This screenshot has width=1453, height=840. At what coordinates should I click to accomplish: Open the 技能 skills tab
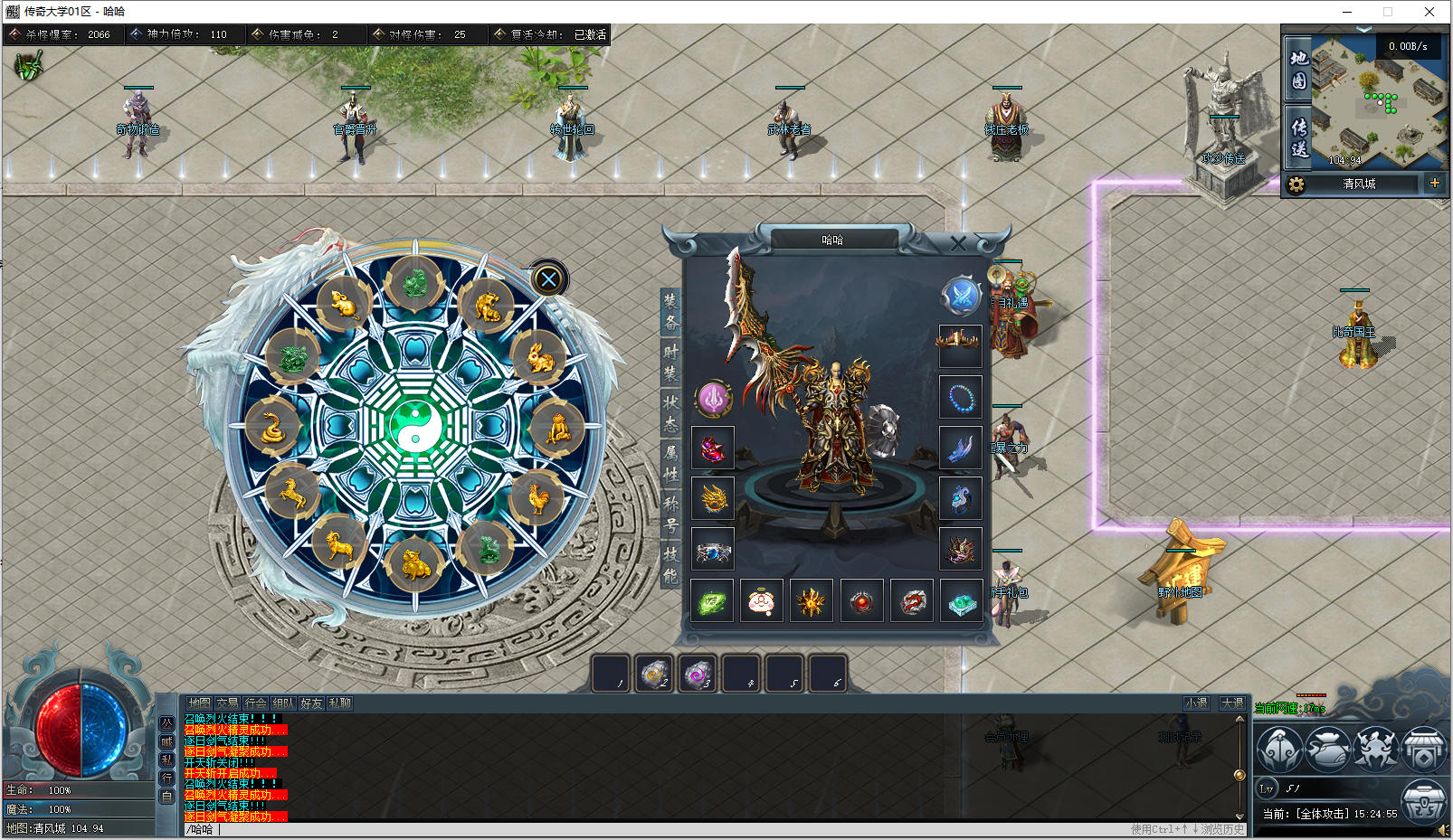(x=670, y=565)
